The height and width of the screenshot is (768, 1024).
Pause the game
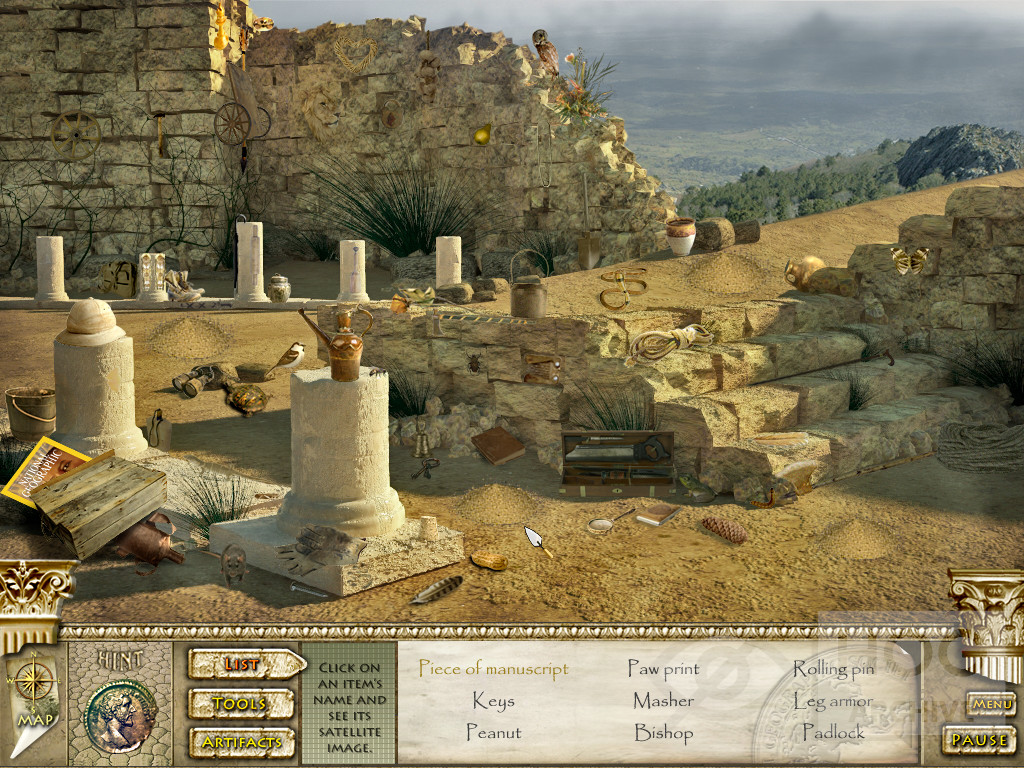(979, 741)
